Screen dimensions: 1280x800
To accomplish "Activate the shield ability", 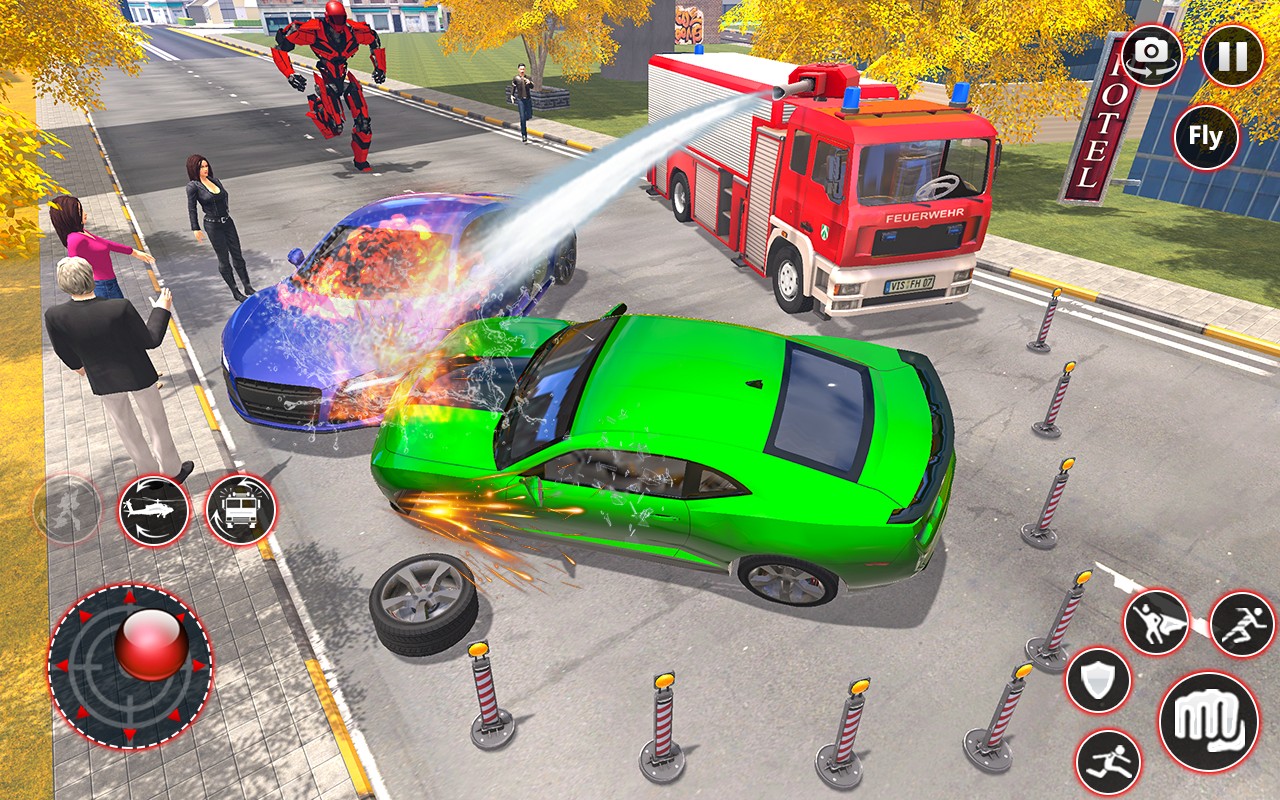I will 1098,681.
